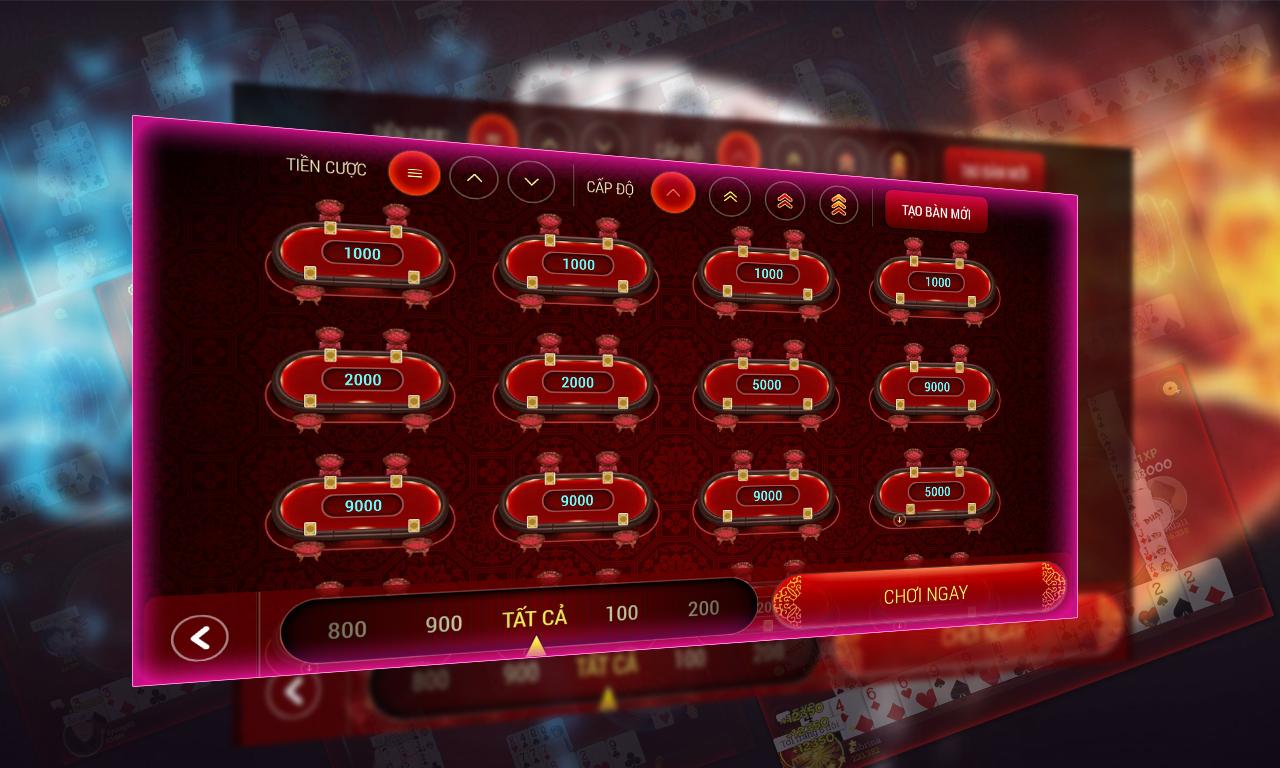Screen dimensions: 1280x768
Task: Switch to the 100 filter tab
Action: [x=622, y=613]
